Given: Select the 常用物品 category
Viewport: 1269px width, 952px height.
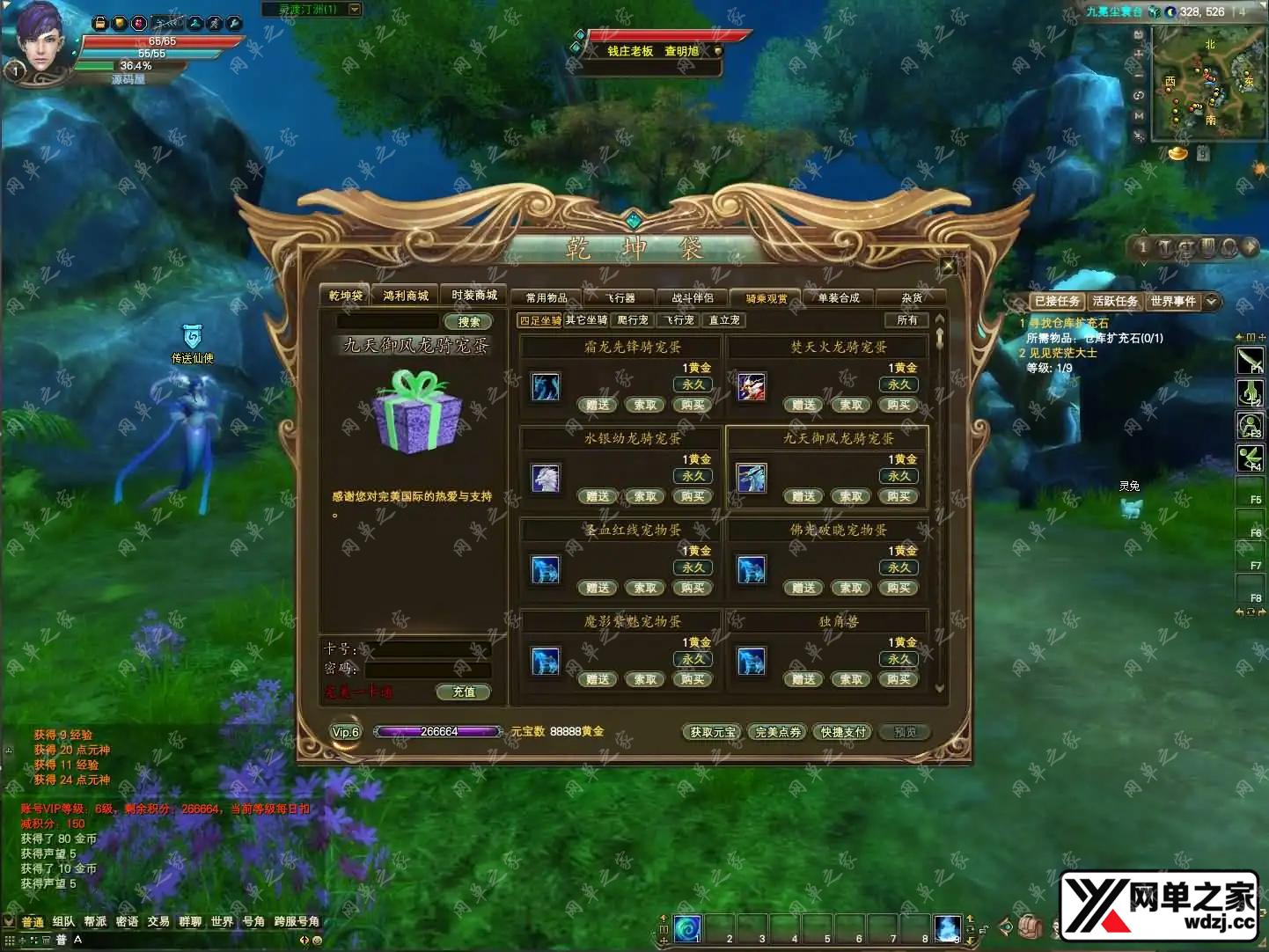Looking at the screenshot, I should [546, 298].
